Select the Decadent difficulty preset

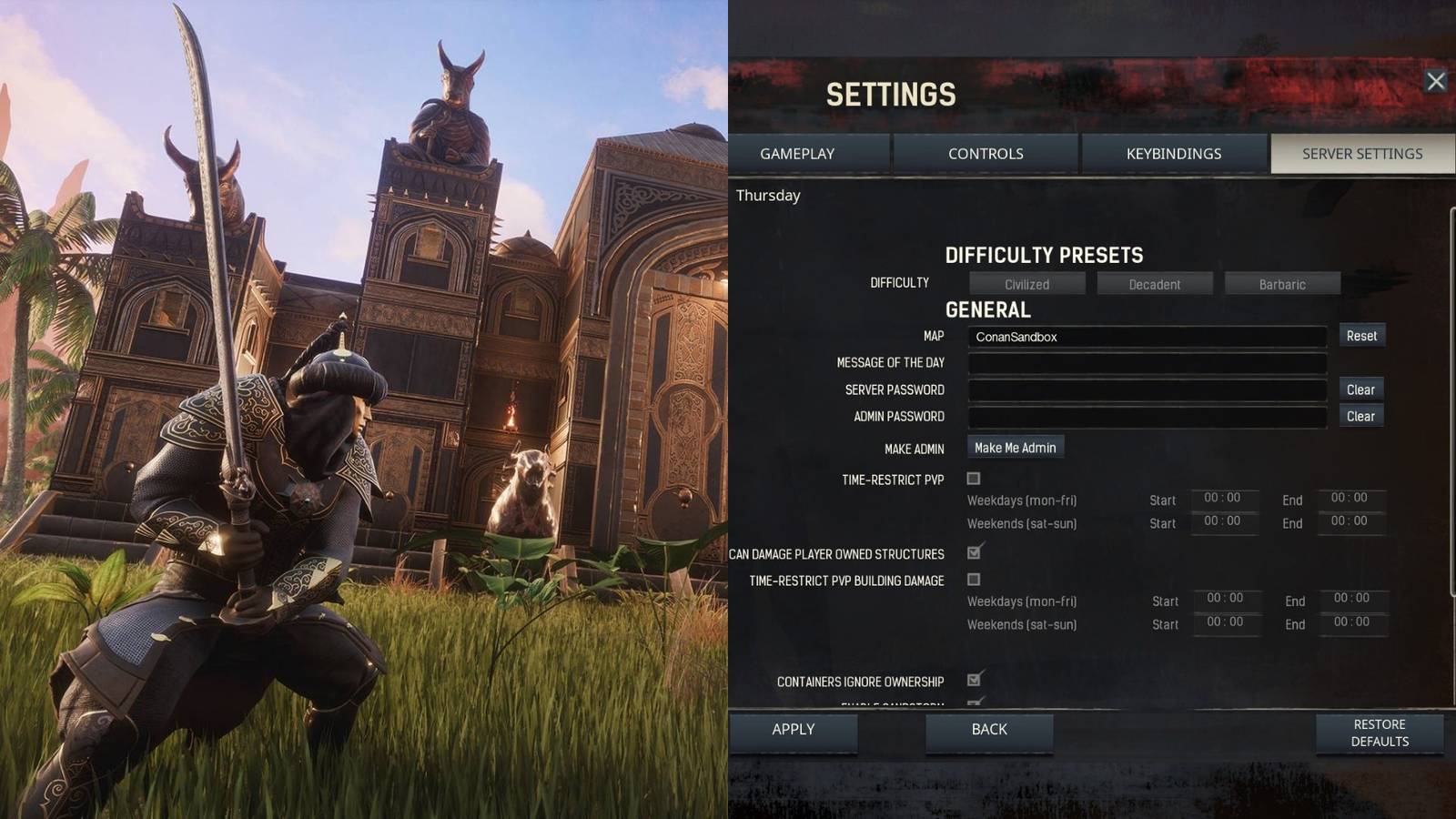1154,283
